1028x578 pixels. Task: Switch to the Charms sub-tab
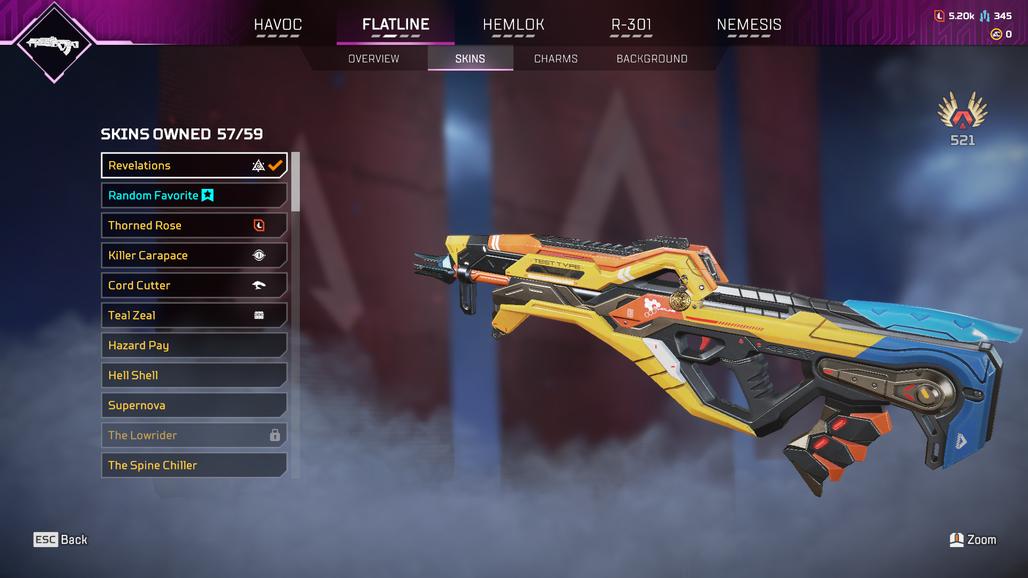[555, 59]
